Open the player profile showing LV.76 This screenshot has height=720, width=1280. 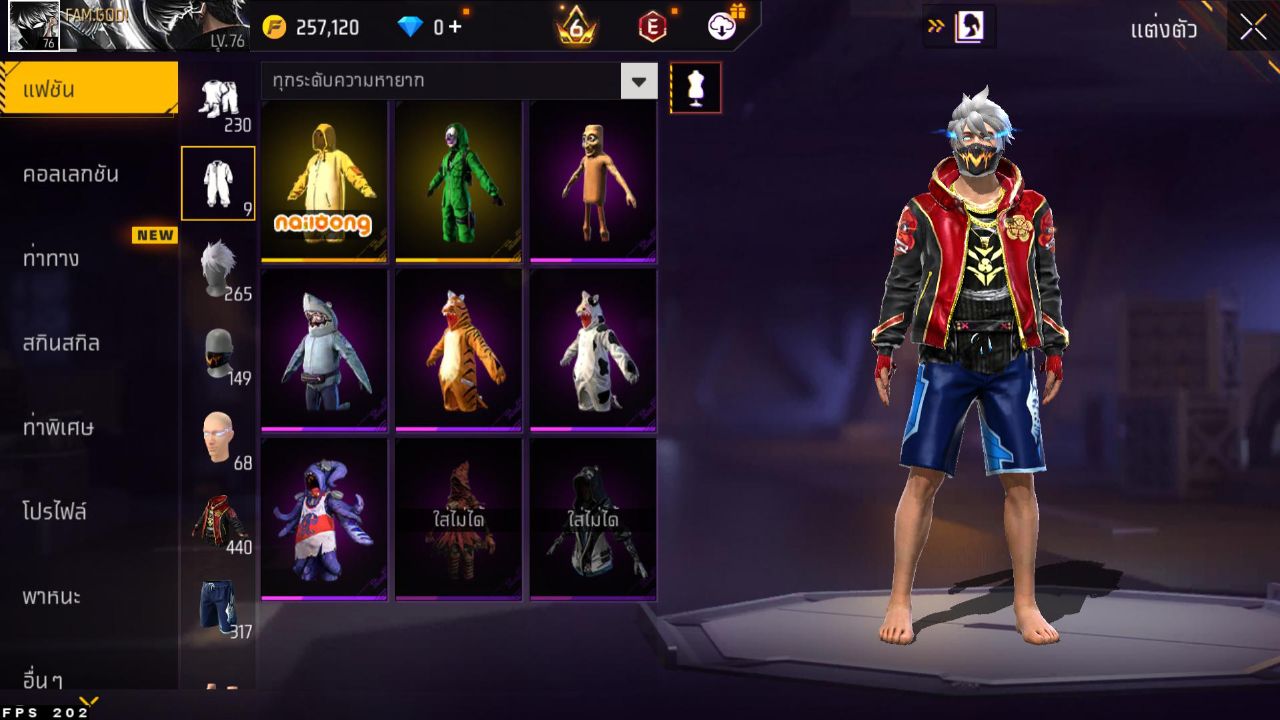[x=120, y=28]
